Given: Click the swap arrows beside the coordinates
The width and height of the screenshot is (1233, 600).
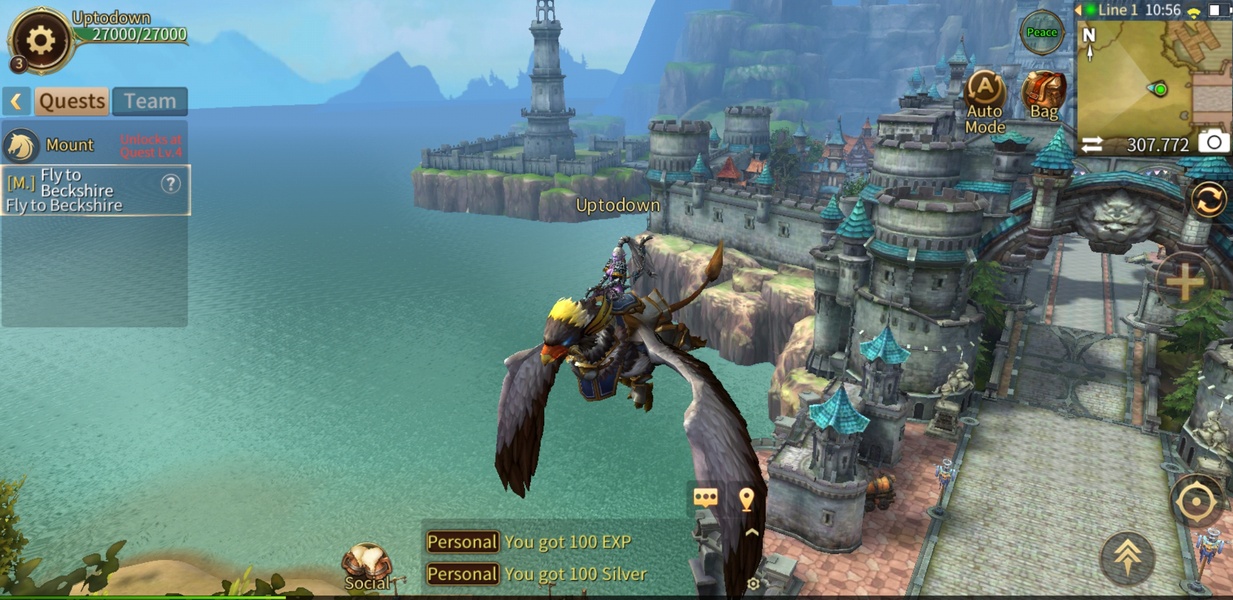Looking at the screenshot, I should [1092, 145].
